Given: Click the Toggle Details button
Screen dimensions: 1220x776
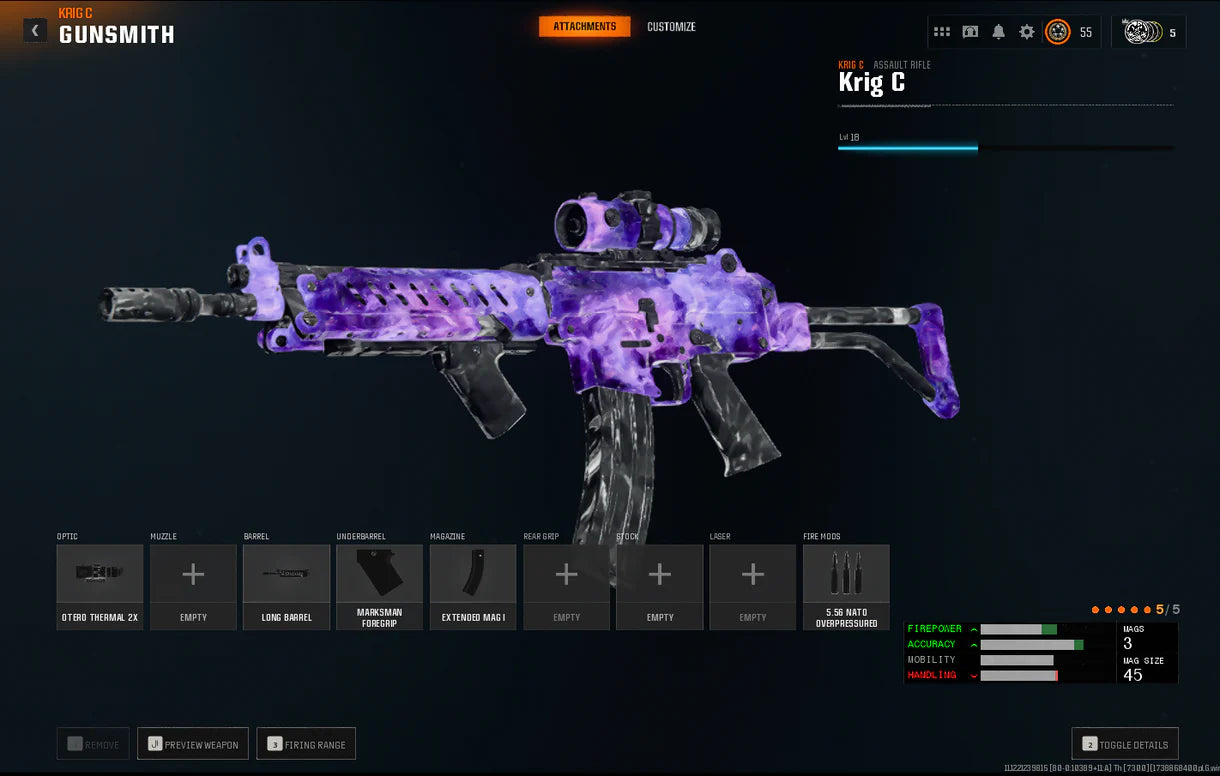Looking at the screenshot, I should pyautogui.click(x=1125, y=744).
